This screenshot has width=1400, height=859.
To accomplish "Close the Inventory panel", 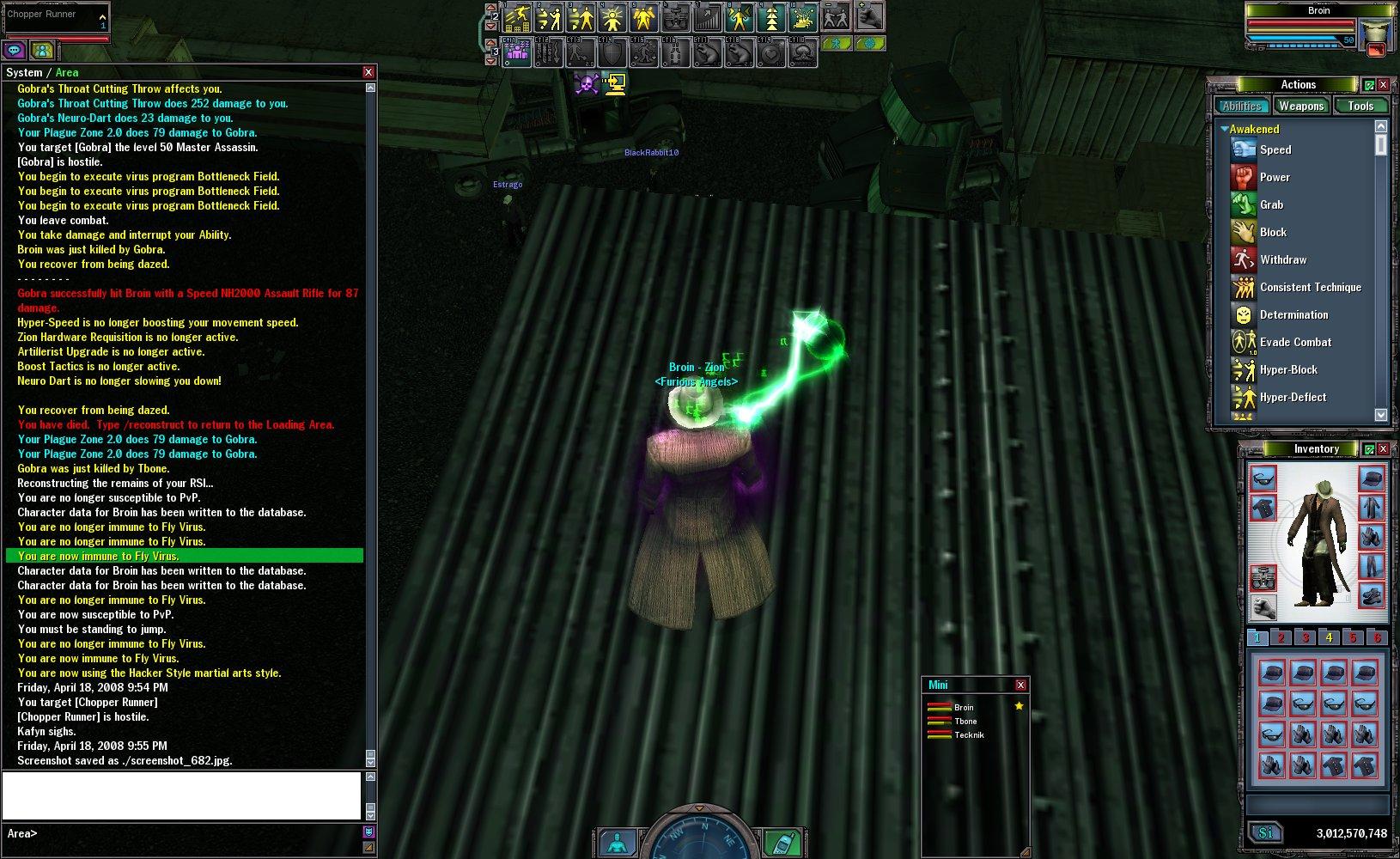I will (1383, 448).
